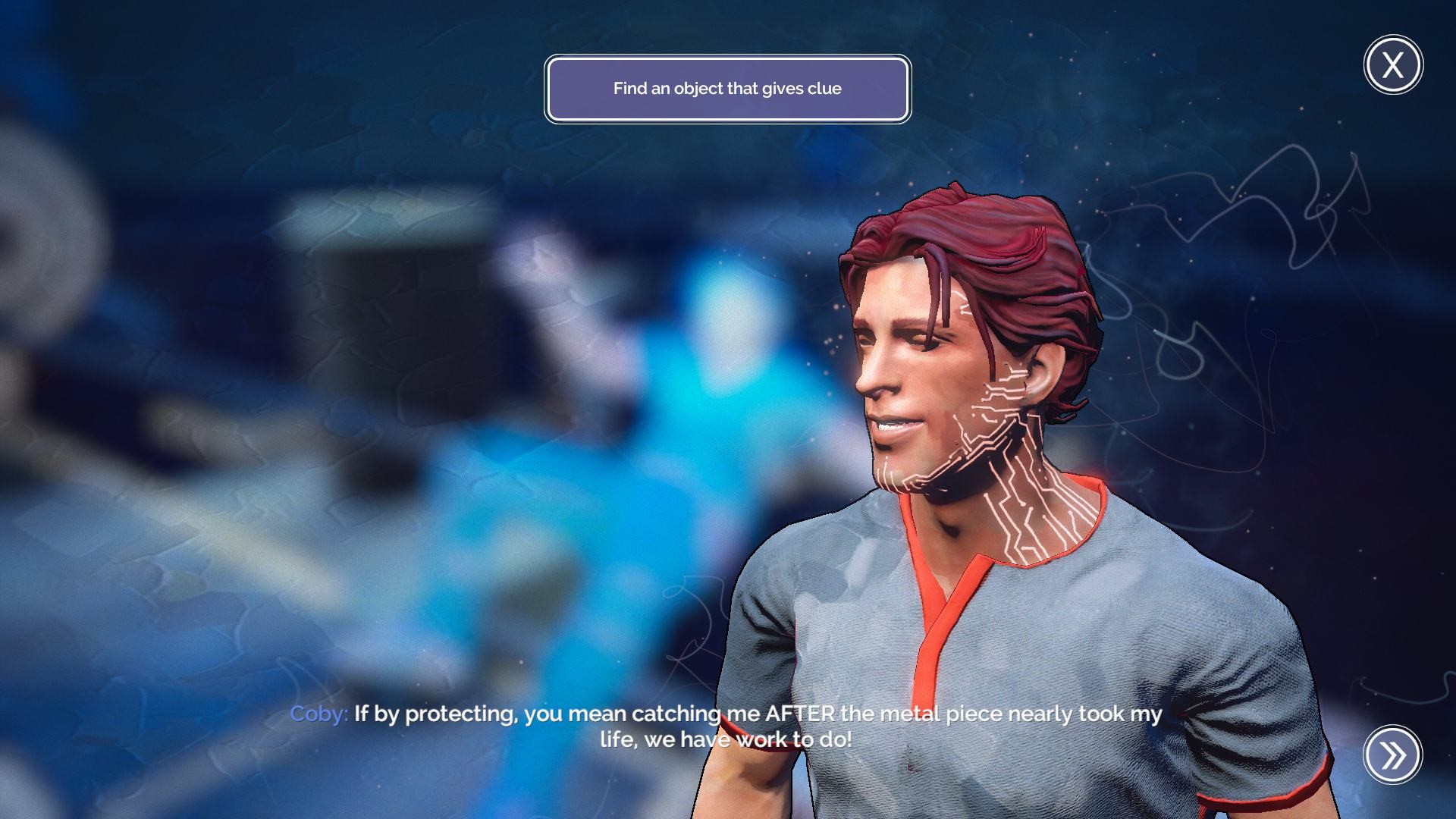Advance dialogue with the double-arrow button
The image size is (1456, 819).
(x=1392, y=755)
